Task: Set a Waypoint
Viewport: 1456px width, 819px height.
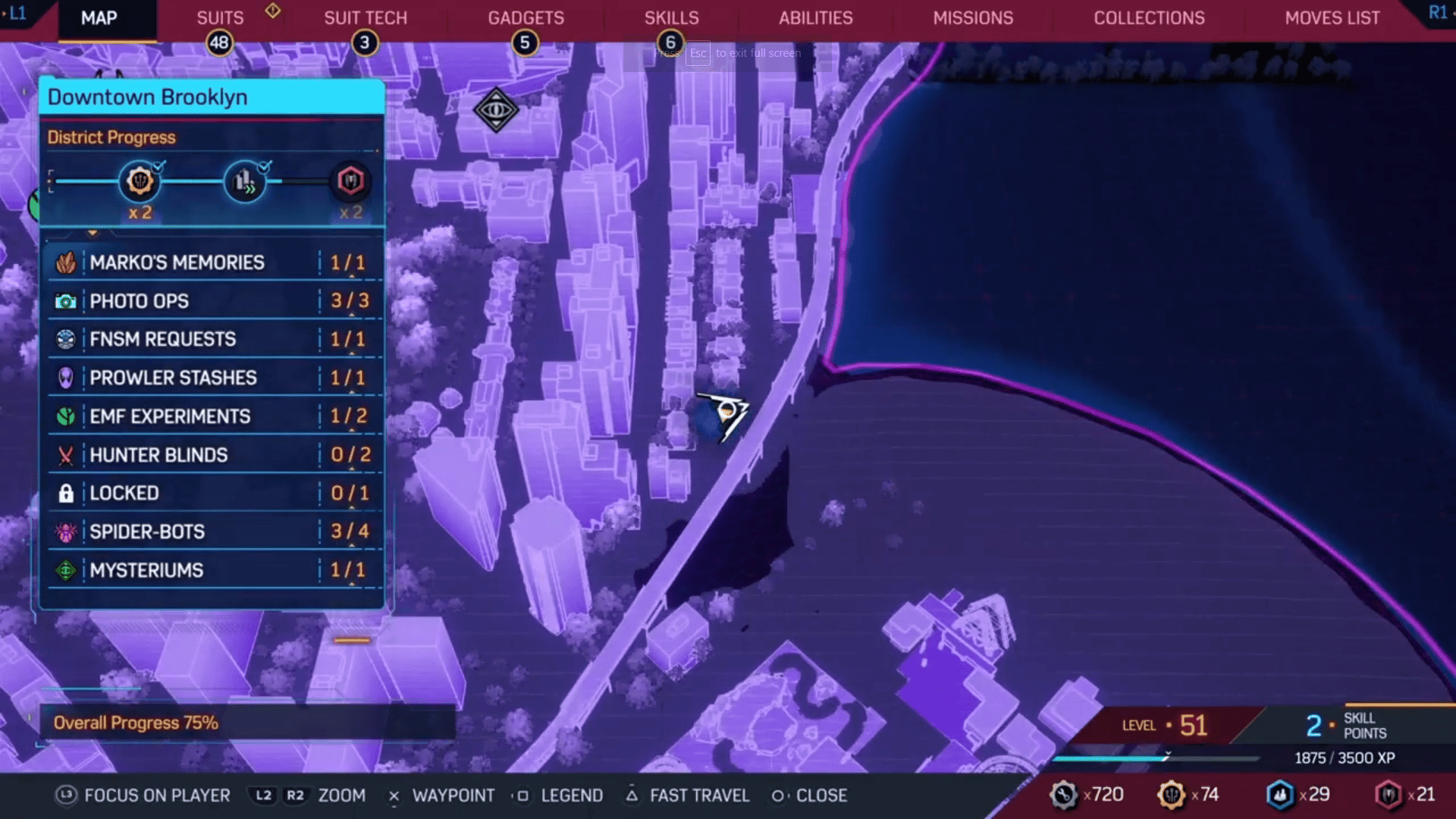Action: coord(453,795)
